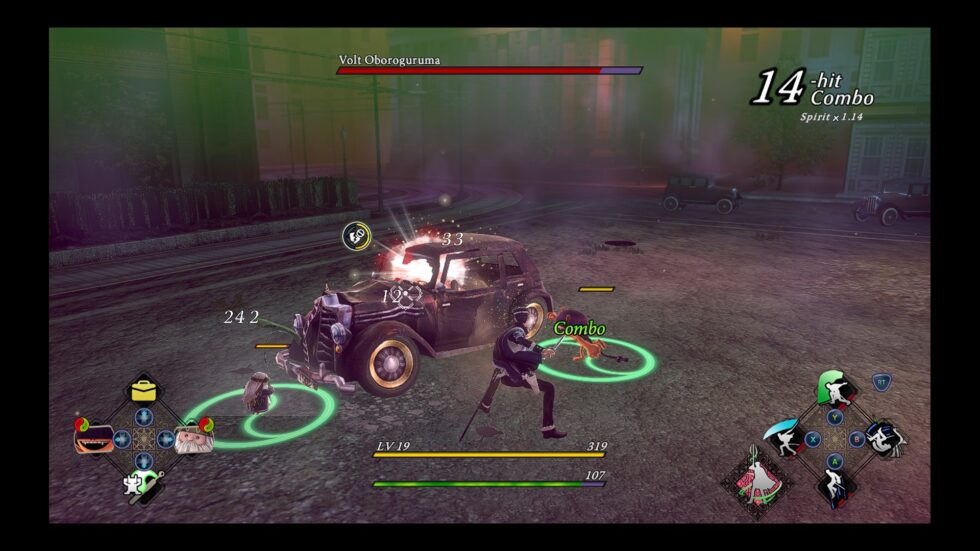The image size is (980, 551).
Task: Click the circular status icon above the car
Action: coord(357,236)
